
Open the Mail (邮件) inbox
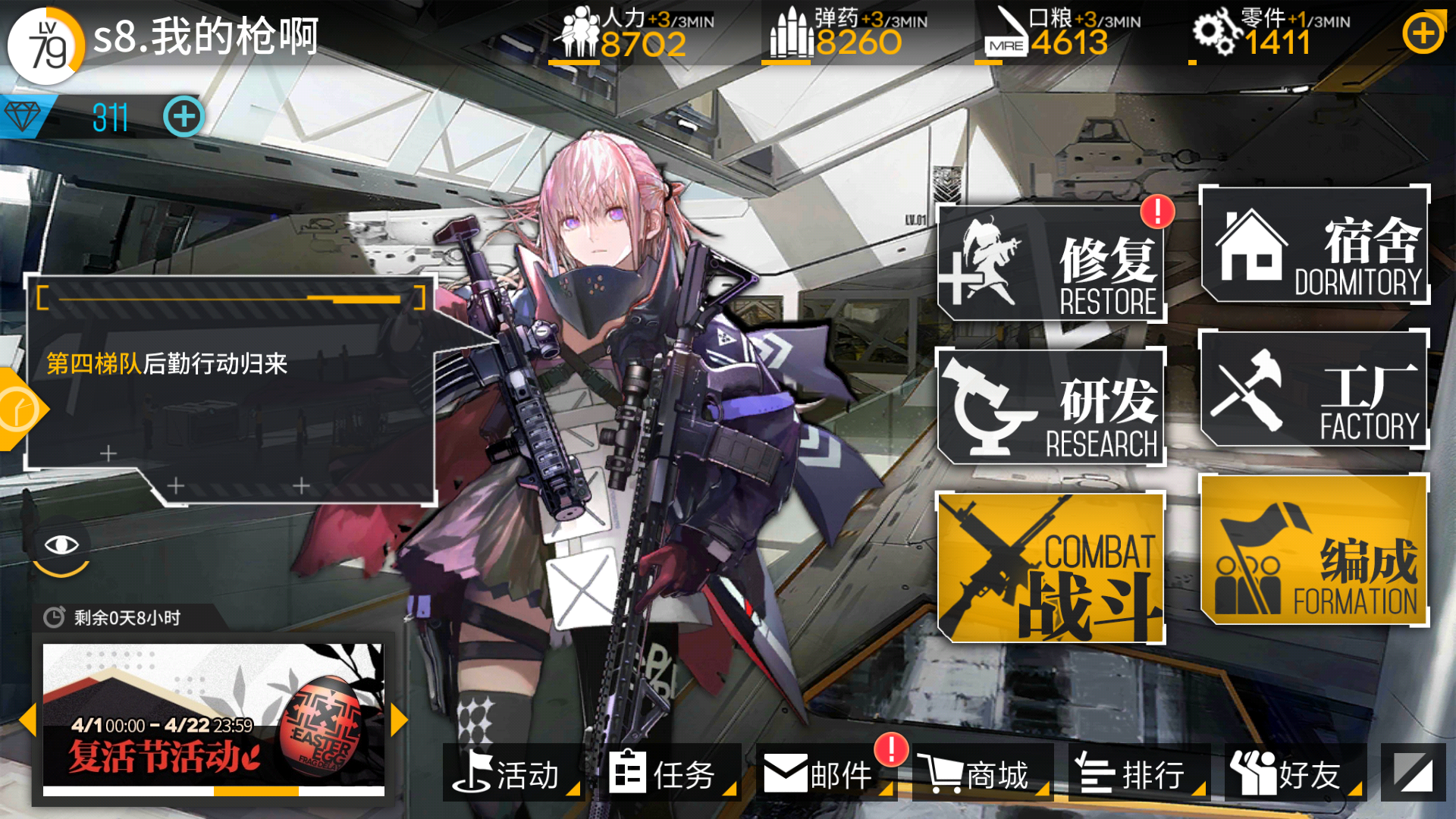pyautogui.click(x=821, y=774)
